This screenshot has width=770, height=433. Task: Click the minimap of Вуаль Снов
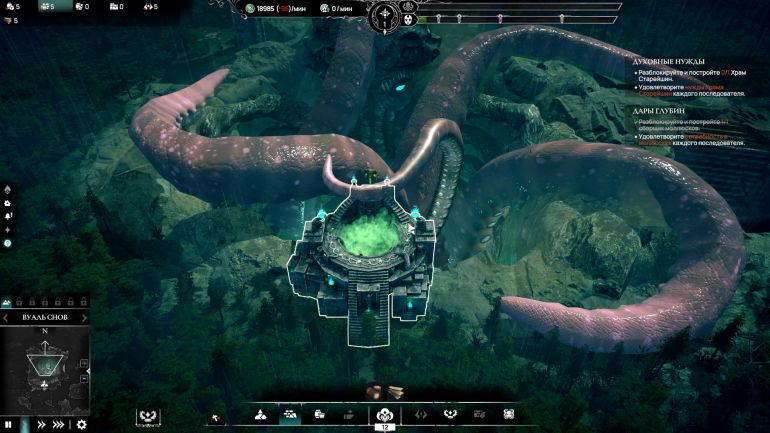tap(44, 371)
